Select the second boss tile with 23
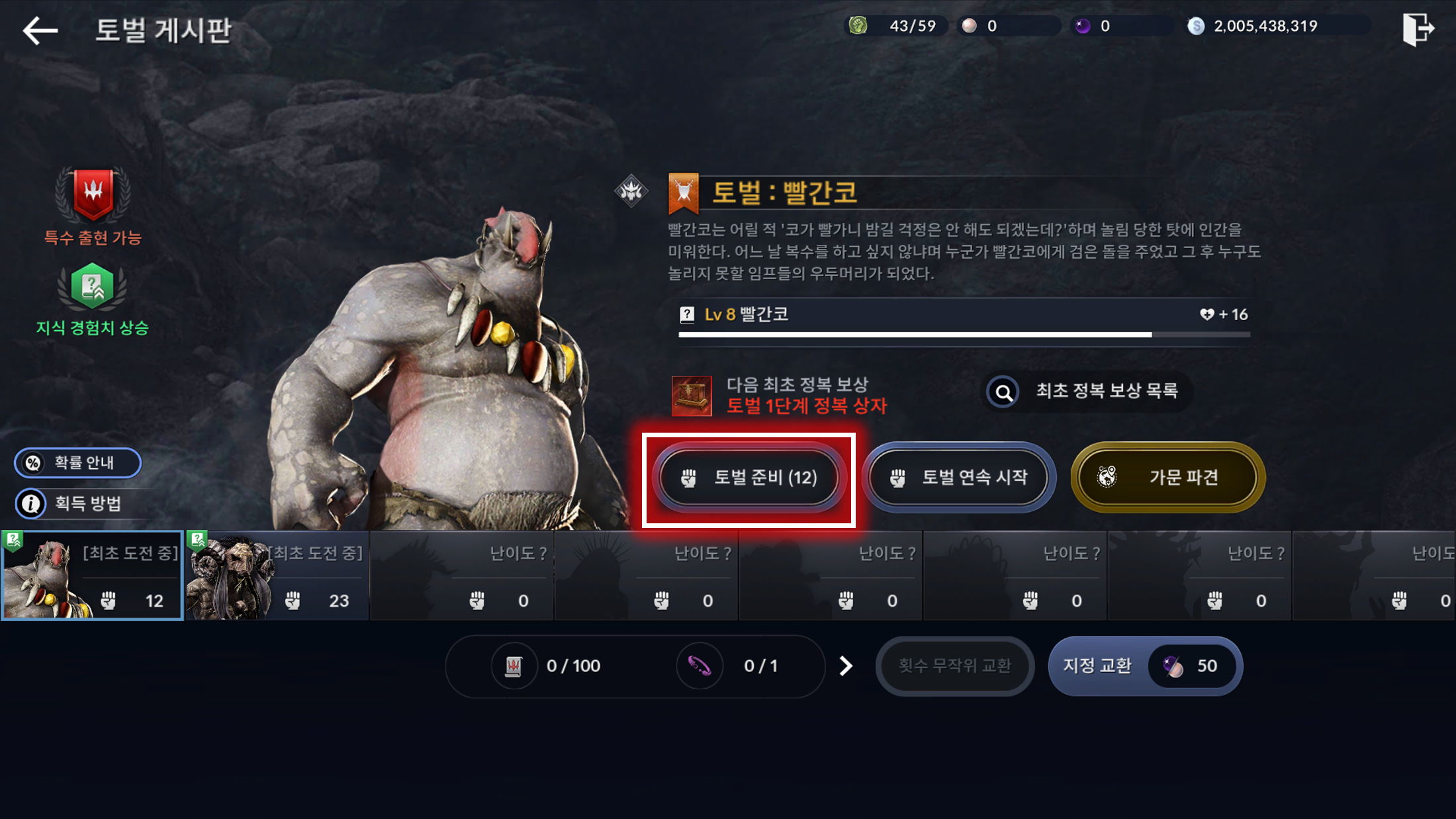Viewport: 1456px width, 819px height. click(x=277, y=576)
